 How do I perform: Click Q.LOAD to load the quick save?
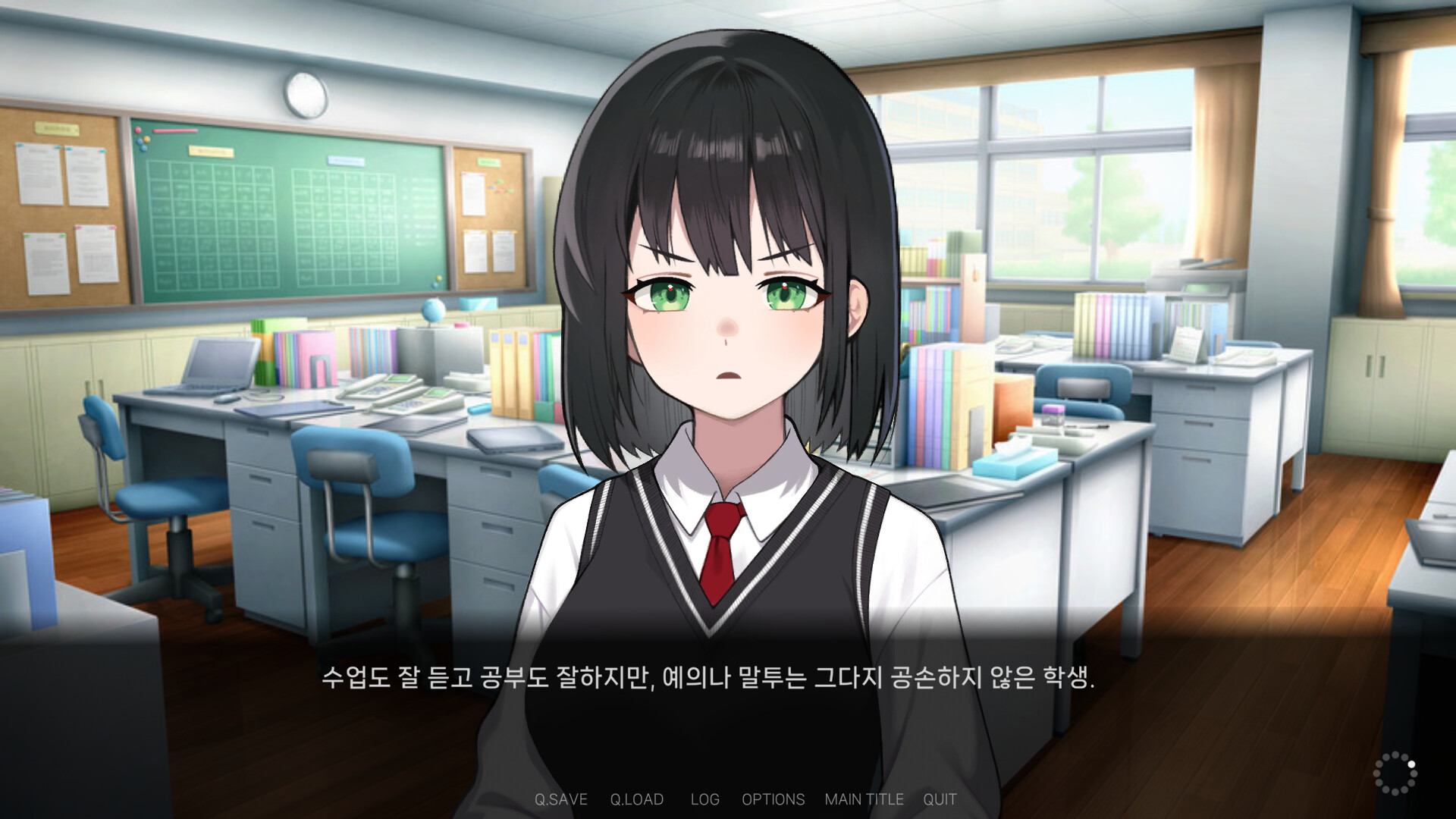[x=637, y=799]
